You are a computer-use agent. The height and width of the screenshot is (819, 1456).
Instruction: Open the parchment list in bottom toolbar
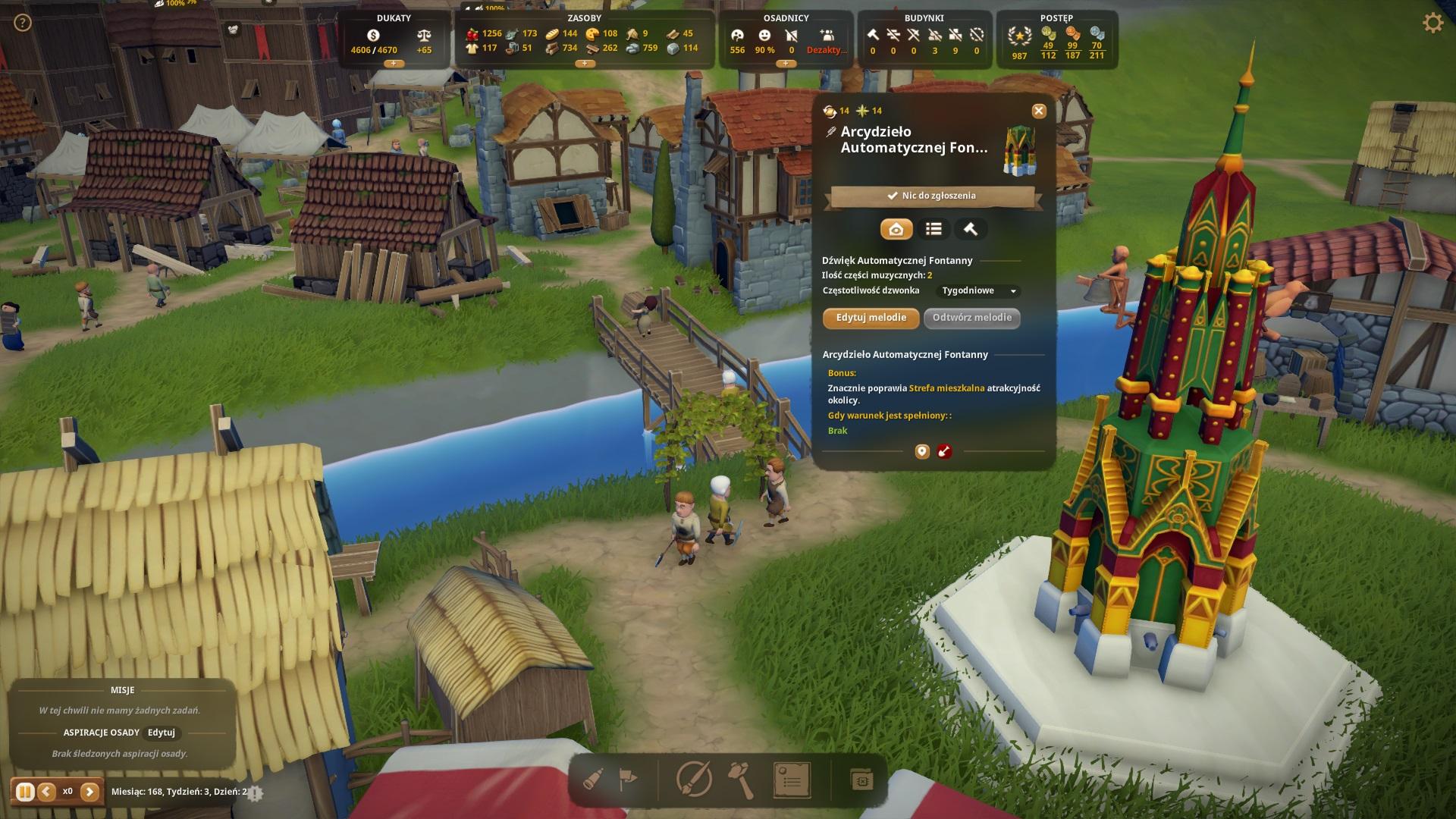791,779
